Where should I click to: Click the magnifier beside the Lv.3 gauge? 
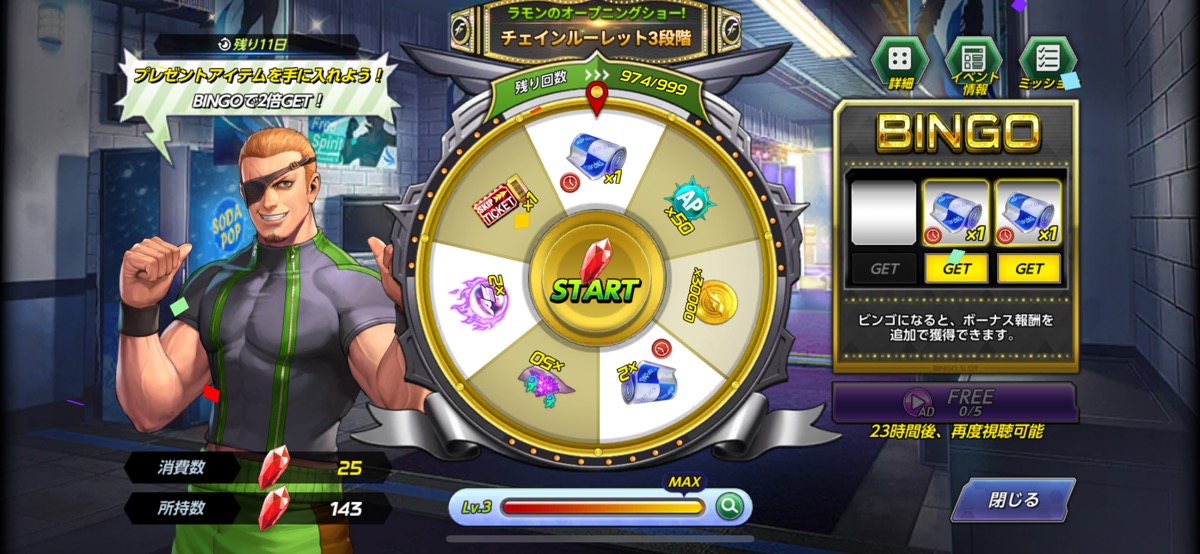click(x=731, y=507)
